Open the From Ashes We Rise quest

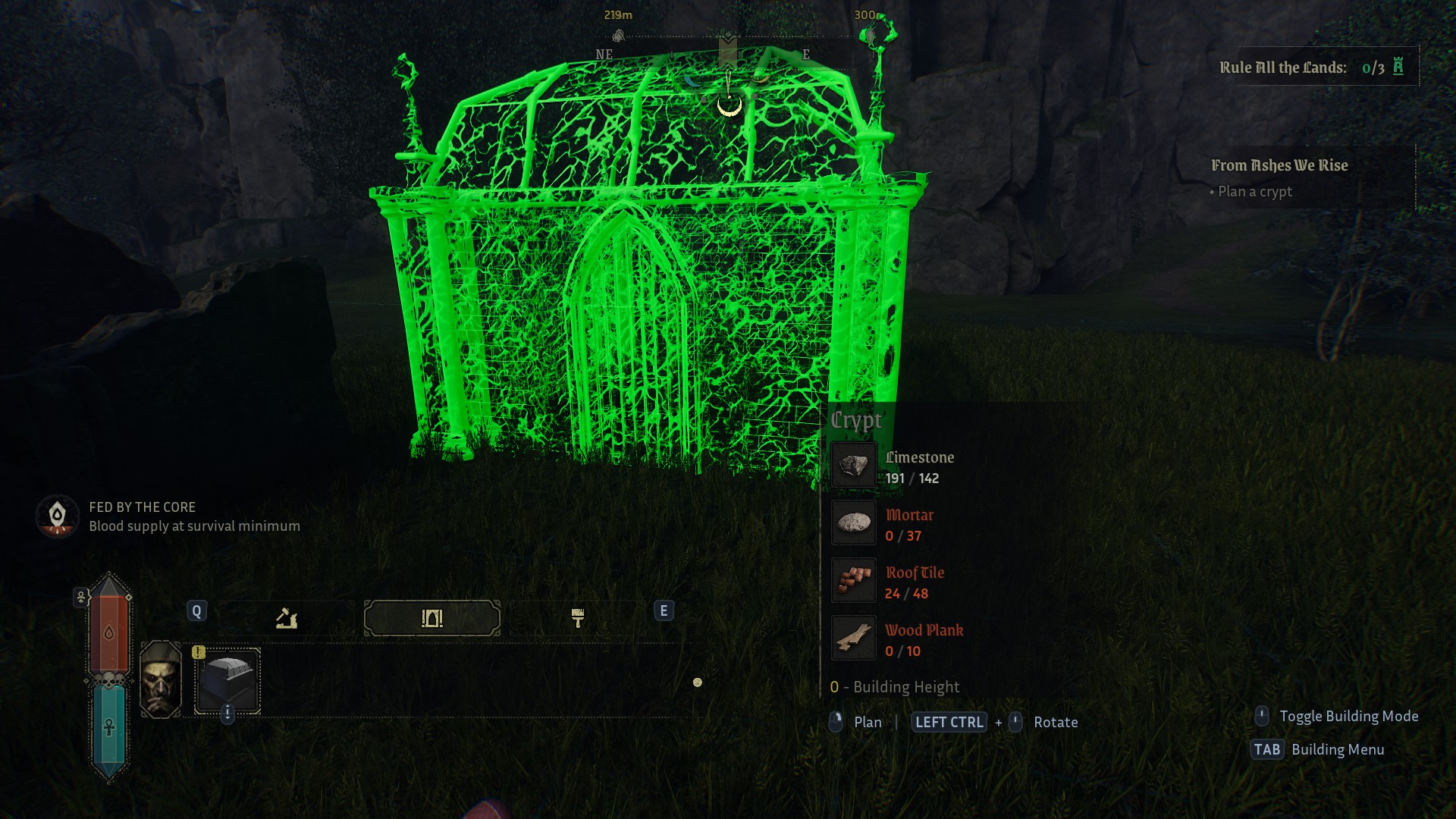[x=1279, y=165]
